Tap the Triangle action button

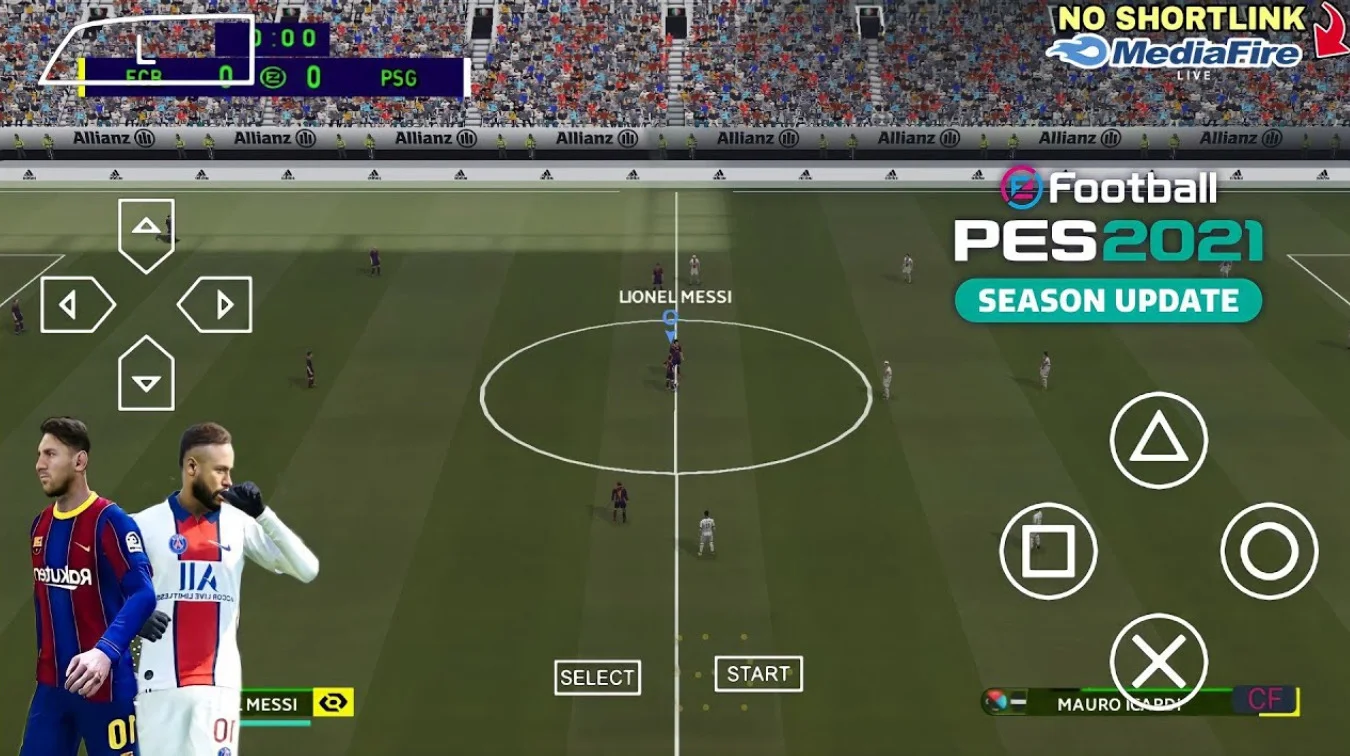(x=1160, y=441)
